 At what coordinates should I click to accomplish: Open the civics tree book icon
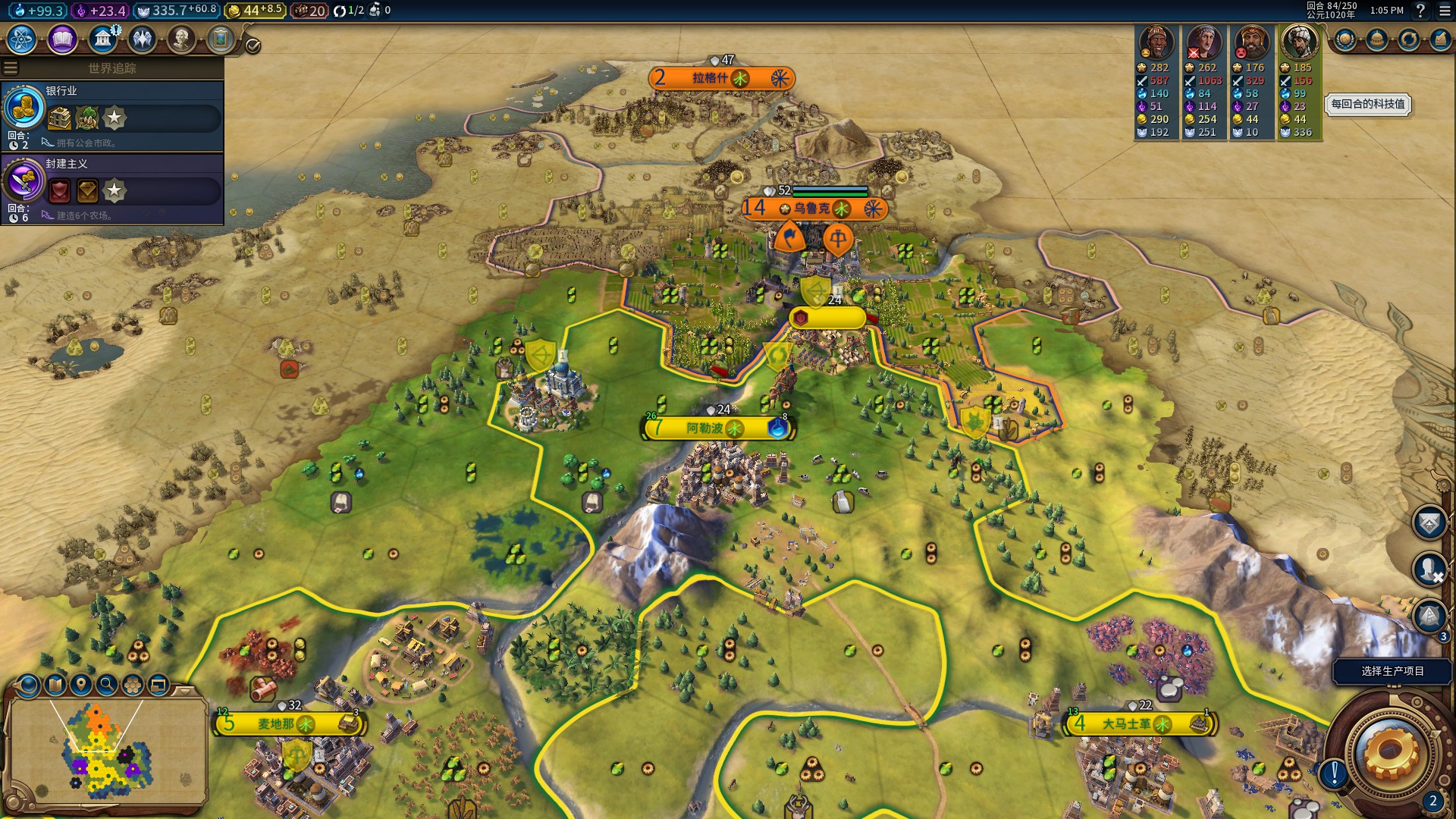pos(62,39)
